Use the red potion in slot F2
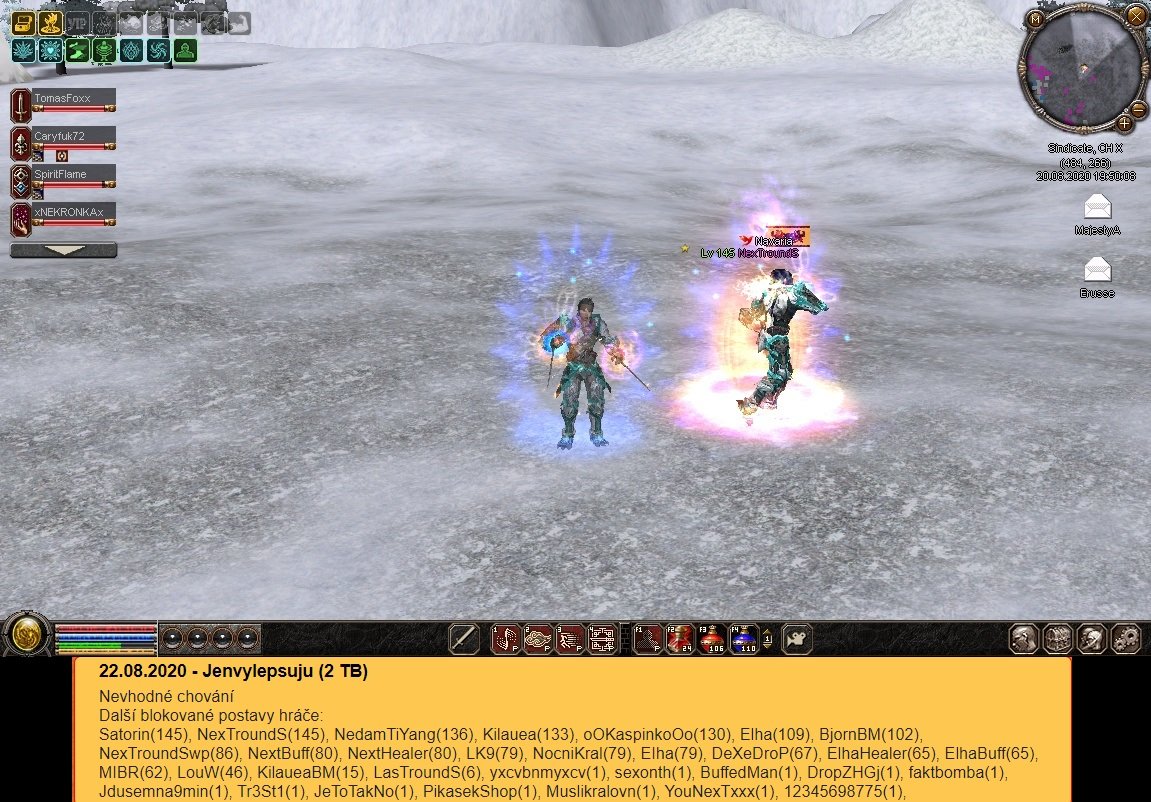 click(x=681, y=638)
